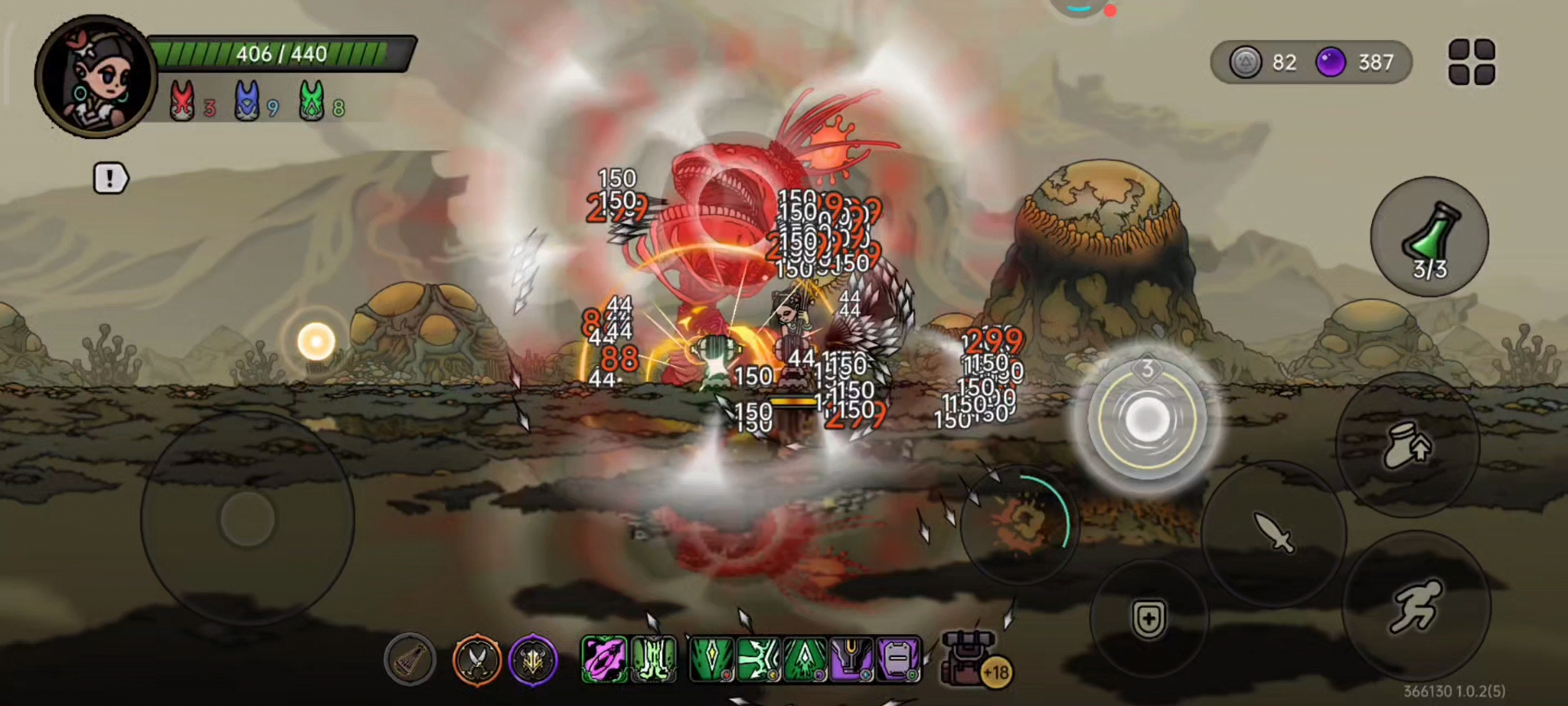
Task: Select the harp instrument slot
Action: [410, 659]
